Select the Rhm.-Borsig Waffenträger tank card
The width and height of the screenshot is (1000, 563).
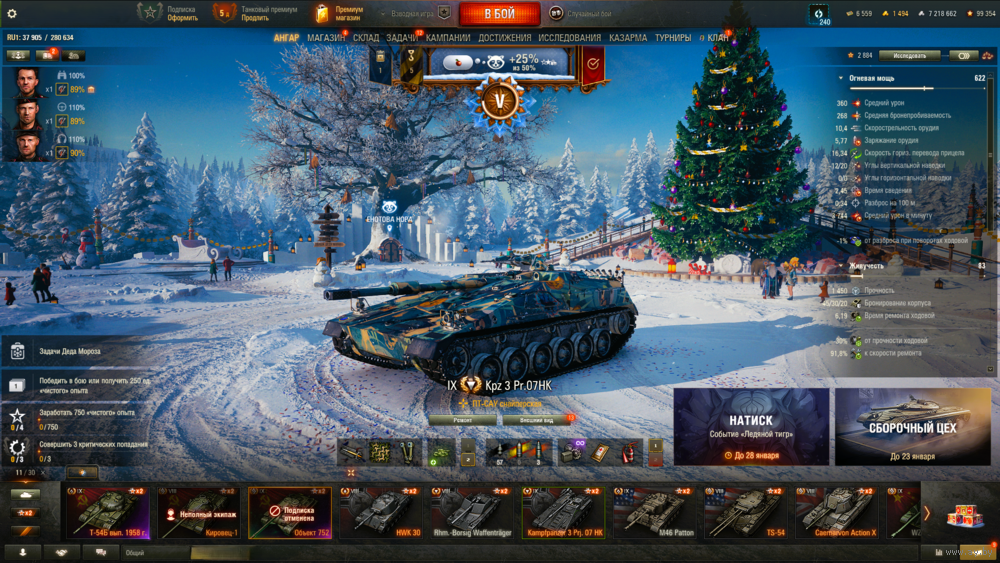(x=474, y=512)
